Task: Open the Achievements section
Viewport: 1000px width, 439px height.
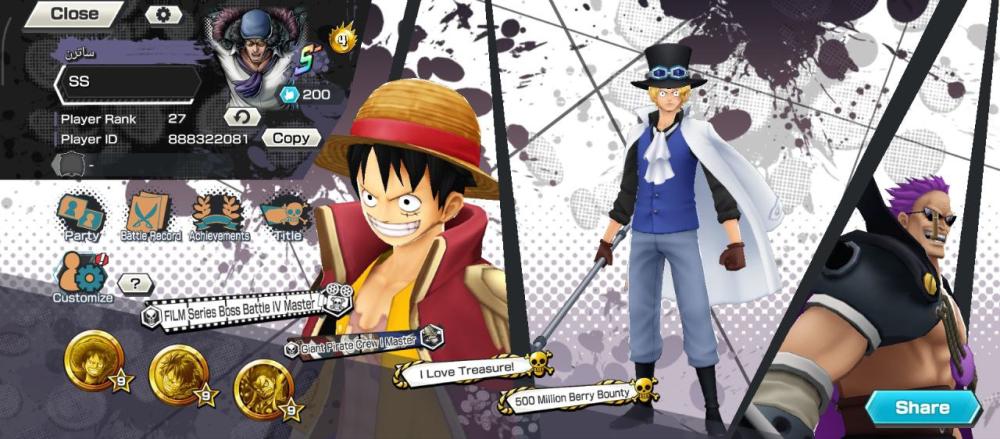Action: [218, 217]
